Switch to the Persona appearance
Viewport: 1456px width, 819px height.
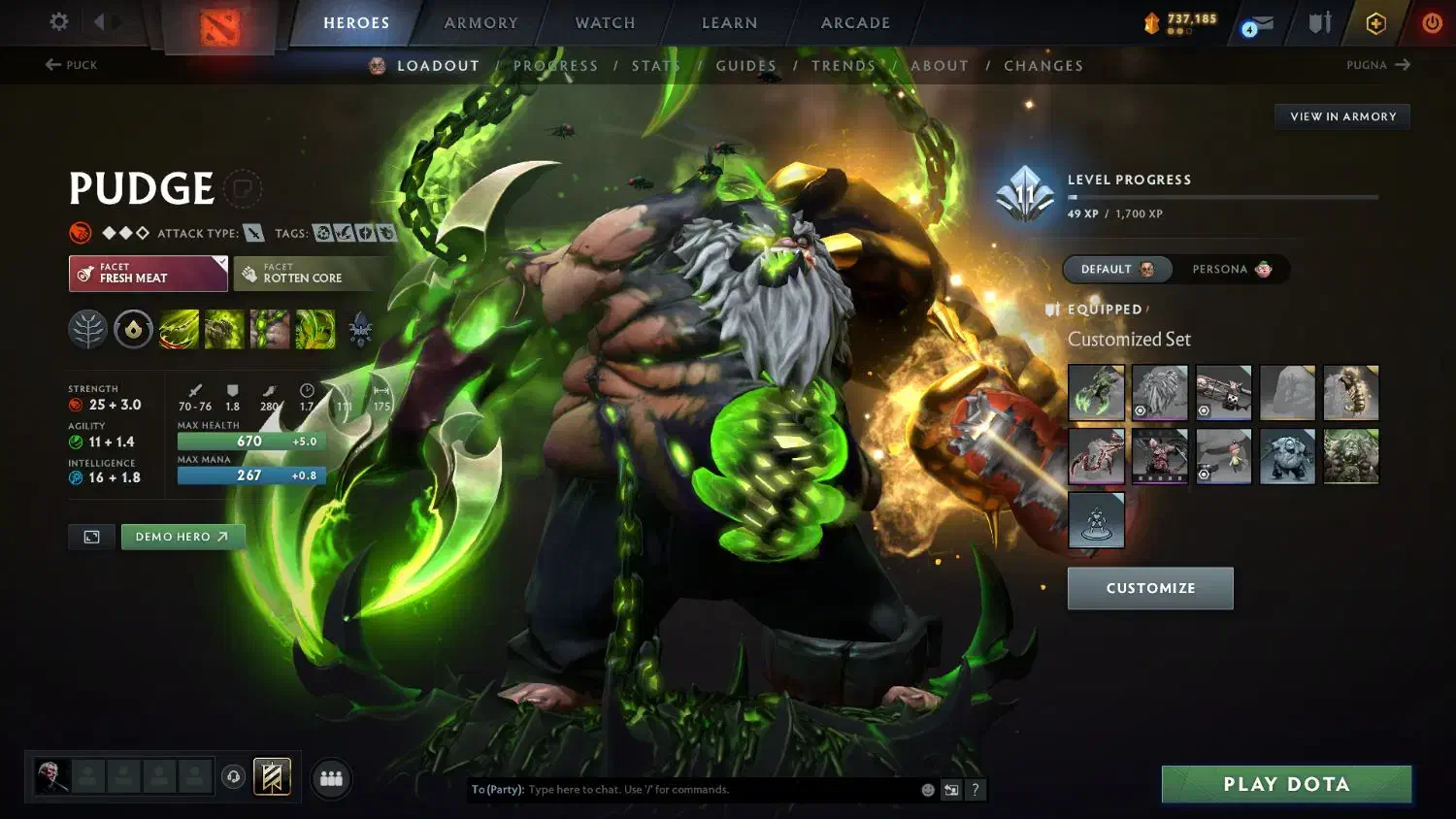(1231, 269)
